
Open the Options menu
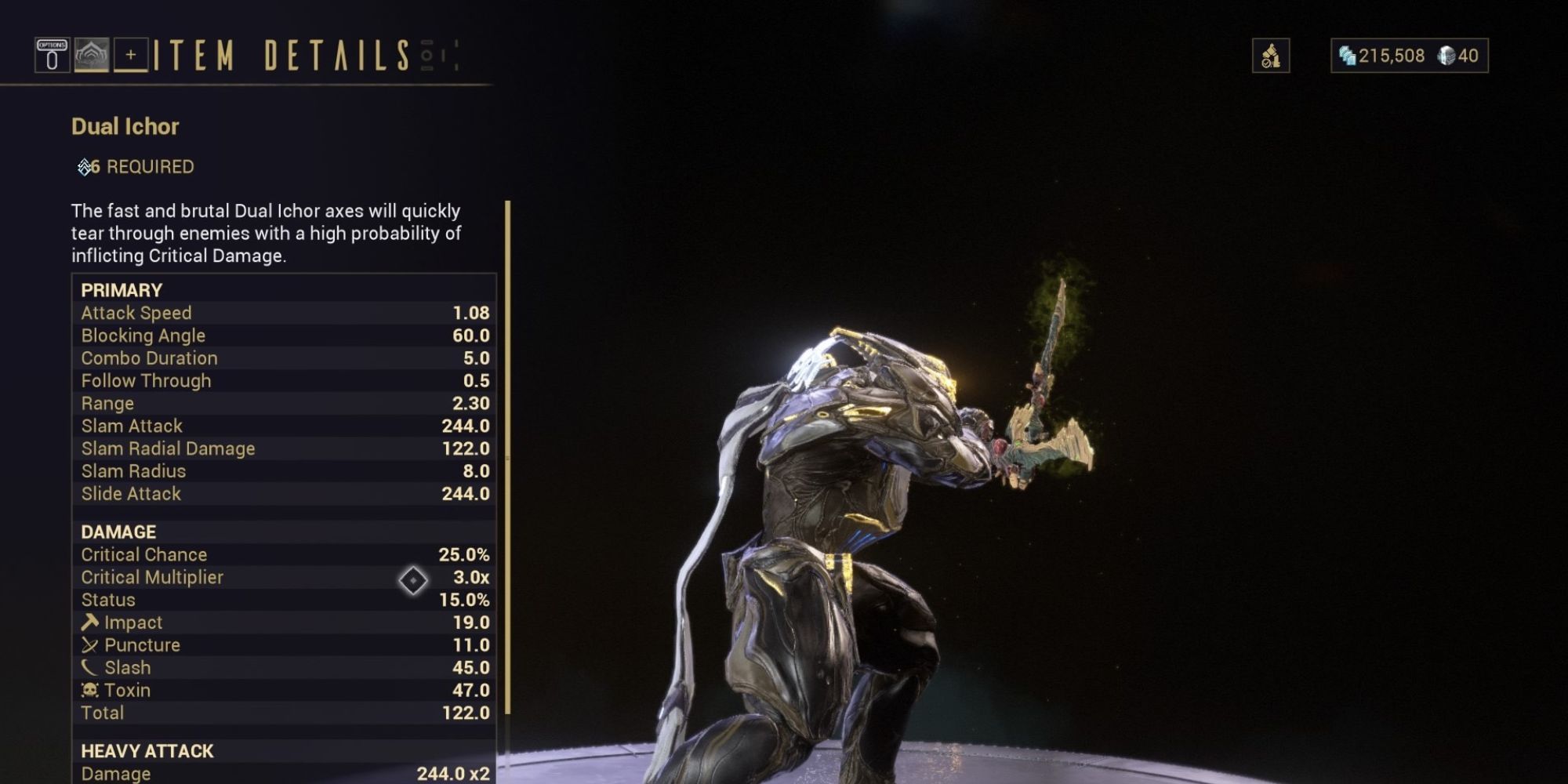point(52,54)
